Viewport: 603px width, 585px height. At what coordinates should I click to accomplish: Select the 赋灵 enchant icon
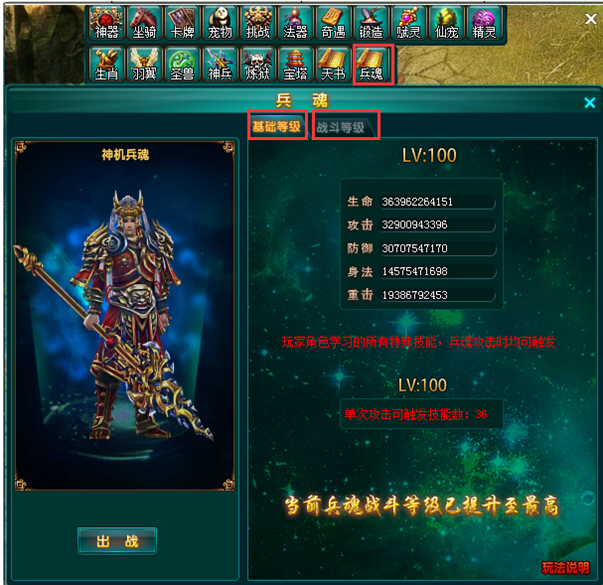tap(406, 24)
